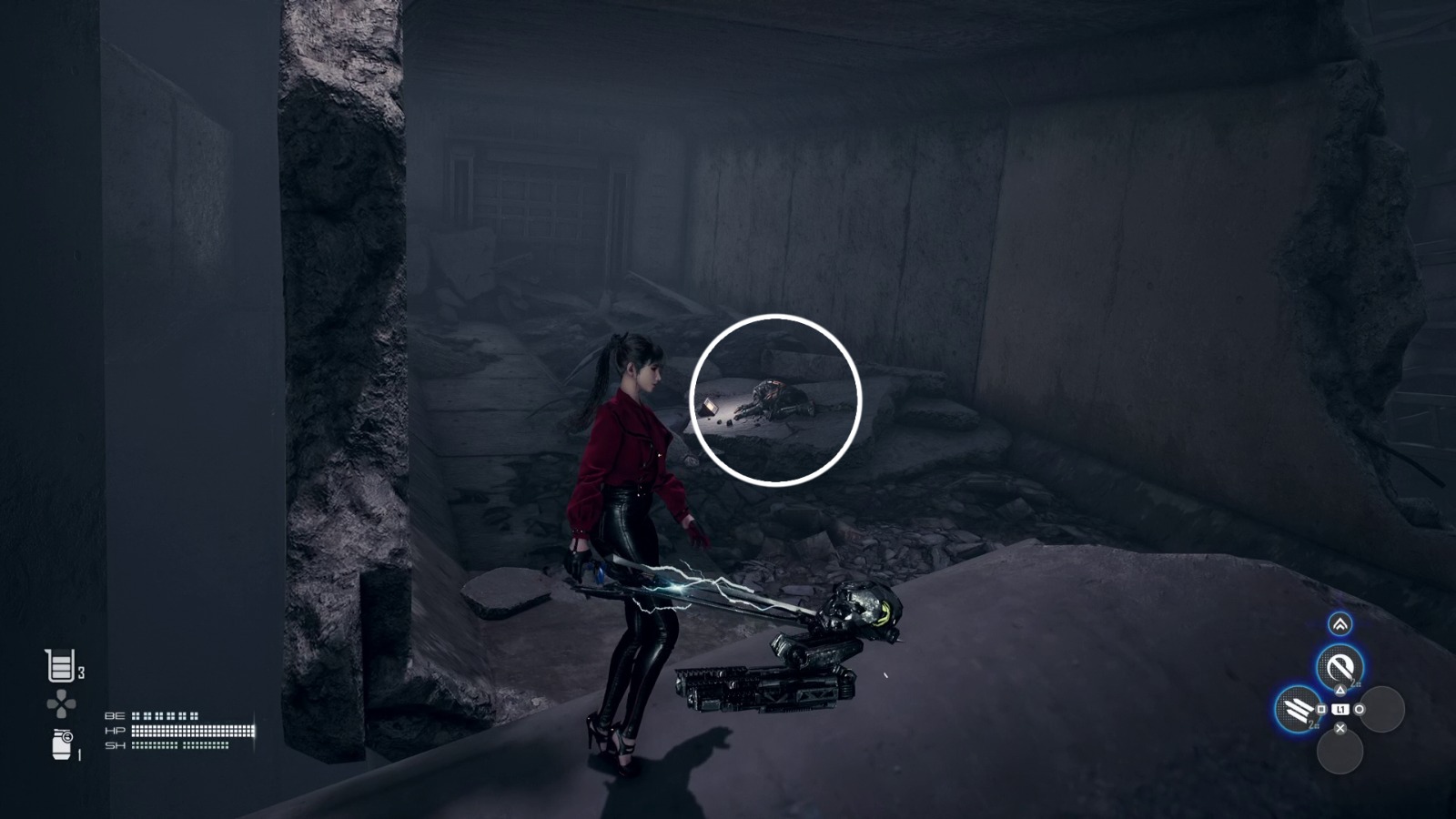Click the grenade count number 1
The width and height of the screenshot is (1456, 819).
79,755
